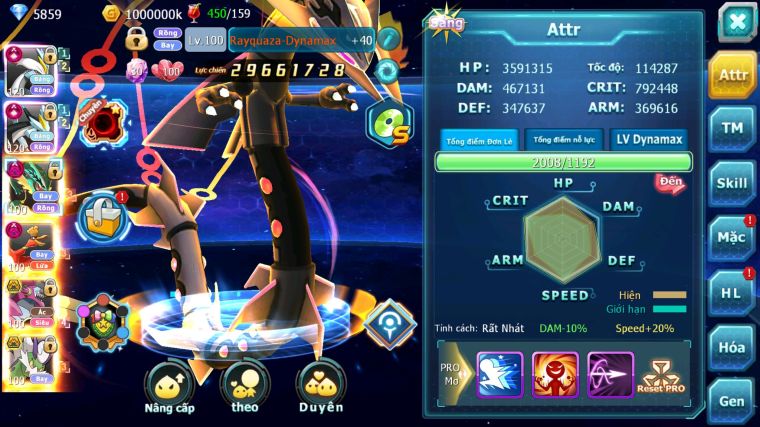This screenshot has height=427, width=760.
Task: Switch to the TM tab
Action: 732,129
